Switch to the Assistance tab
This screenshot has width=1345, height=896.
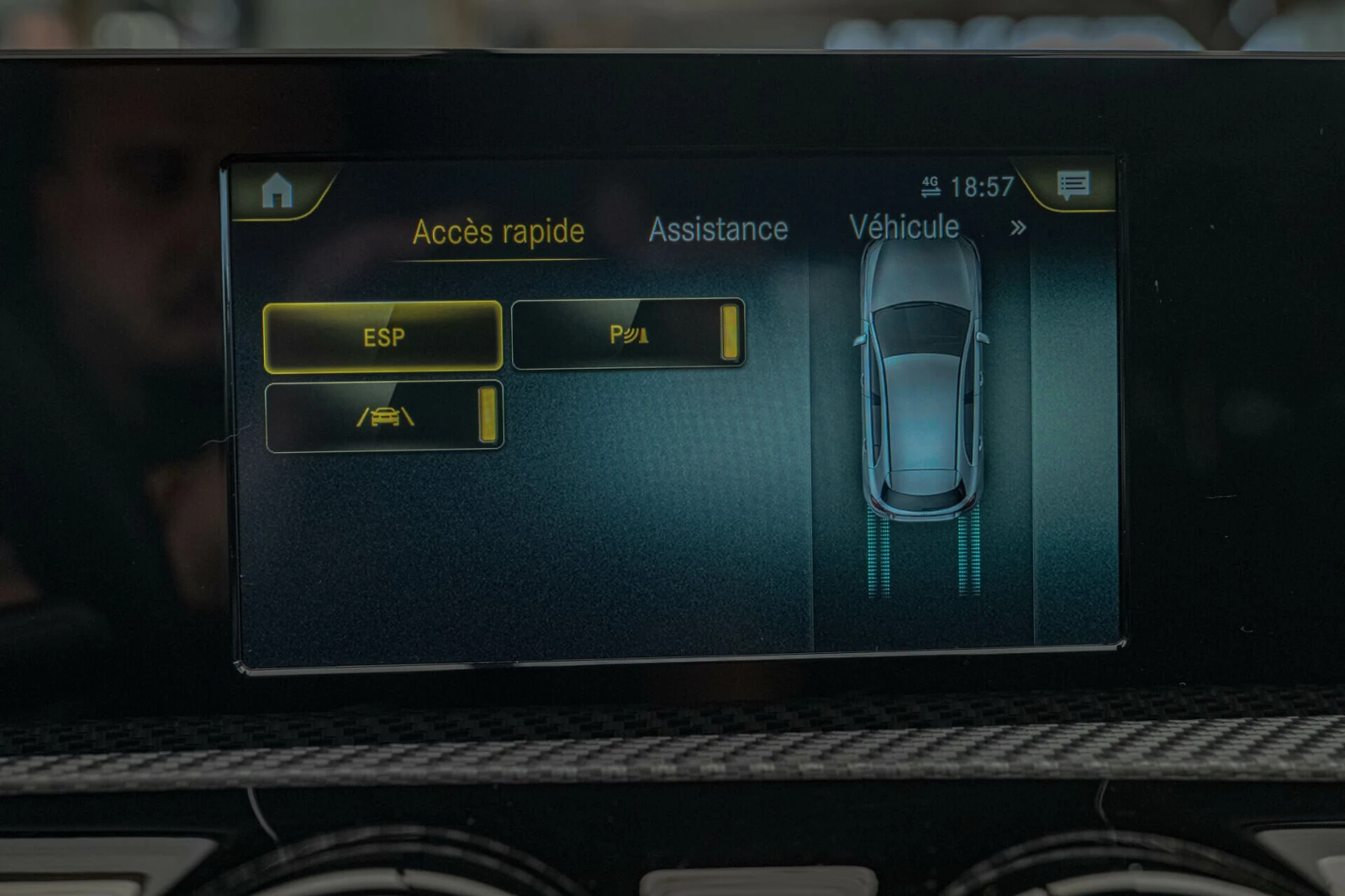pyautogui.click(x=718, y=229)
